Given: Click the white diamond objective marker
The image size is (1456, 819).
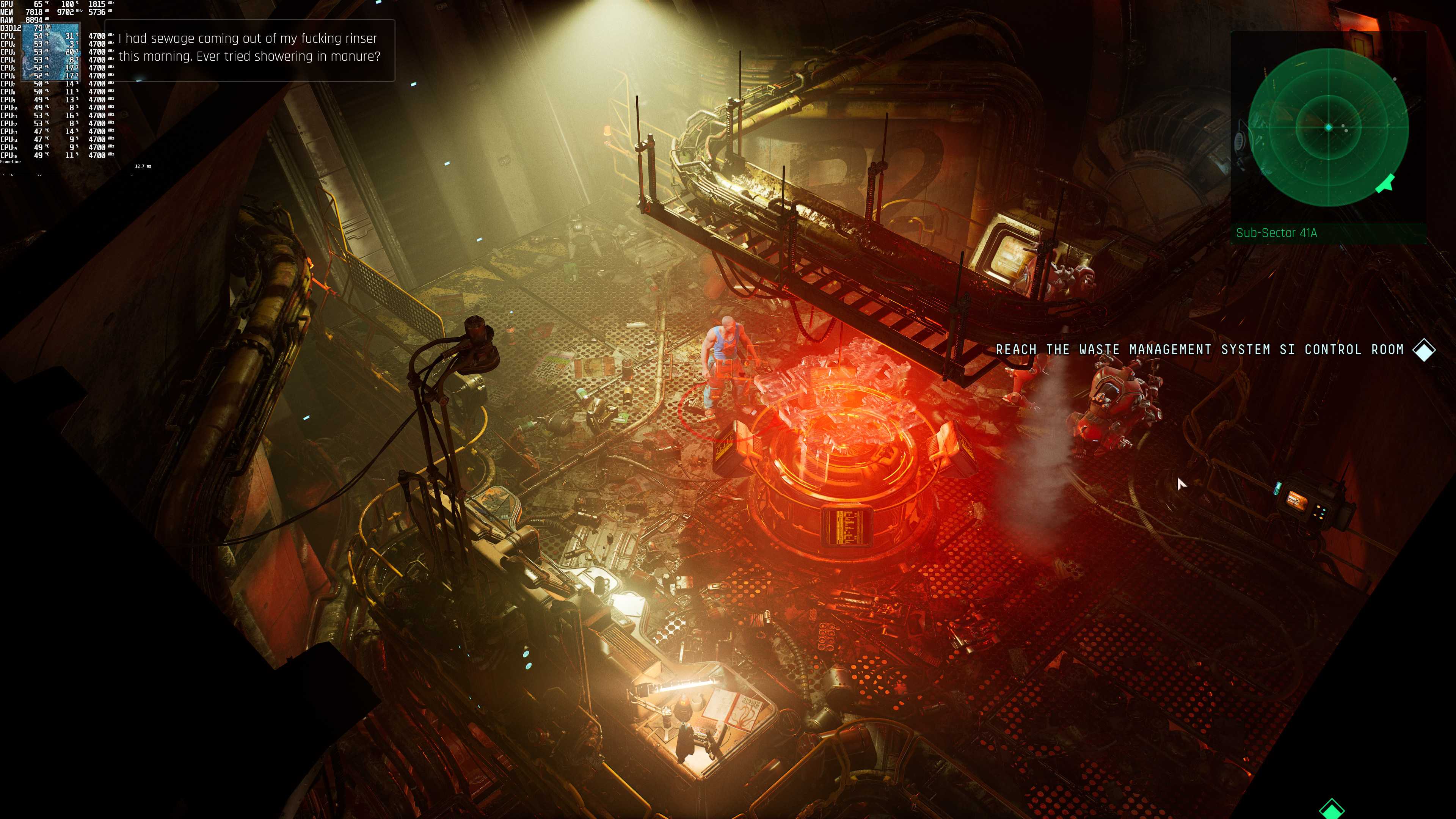Looking at the screenshot, I should point(1424,350).
